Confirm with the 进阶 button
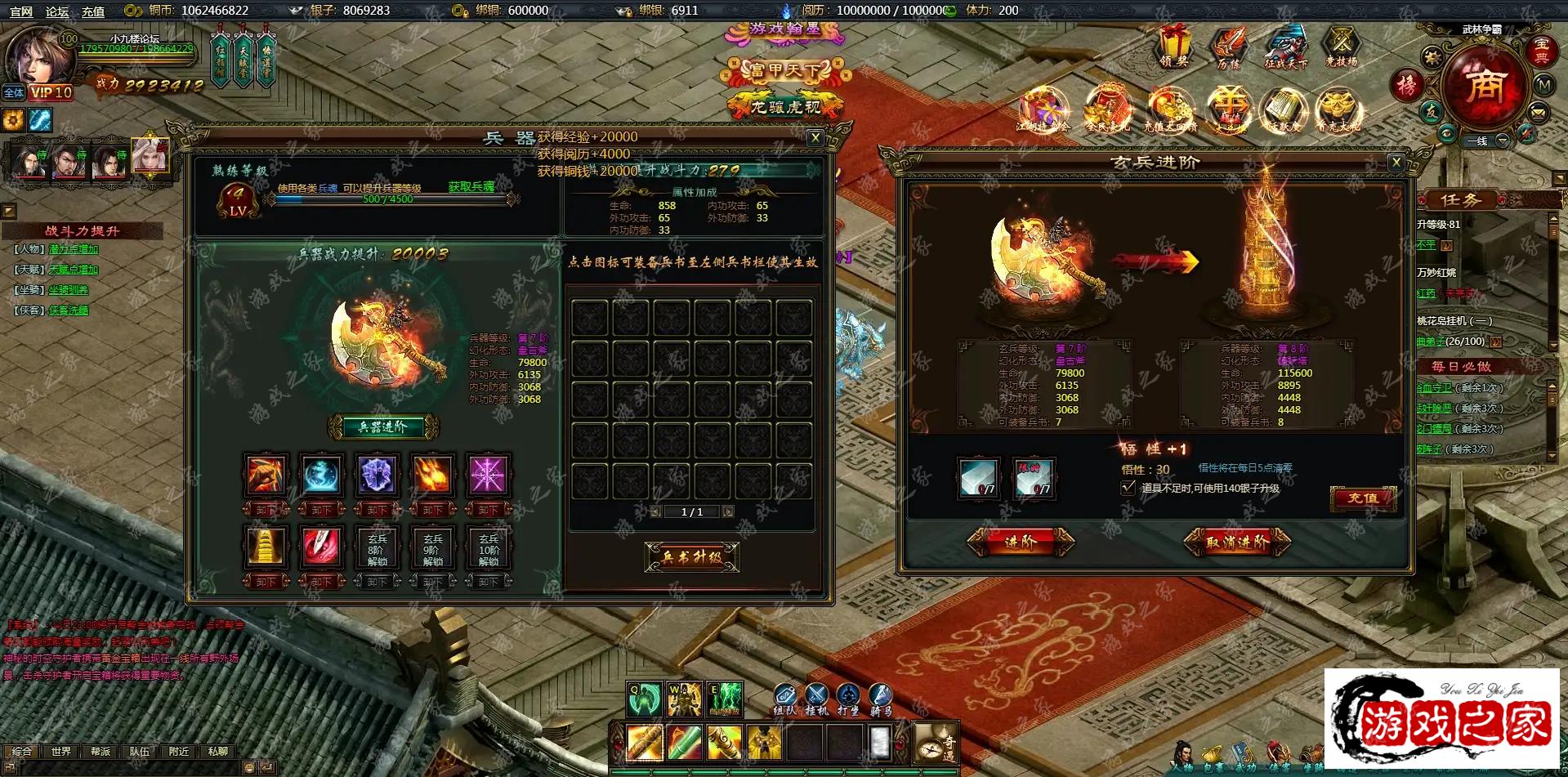Screen dimensions: 1568x777 pyautogui.click(x=1021, y=542)
